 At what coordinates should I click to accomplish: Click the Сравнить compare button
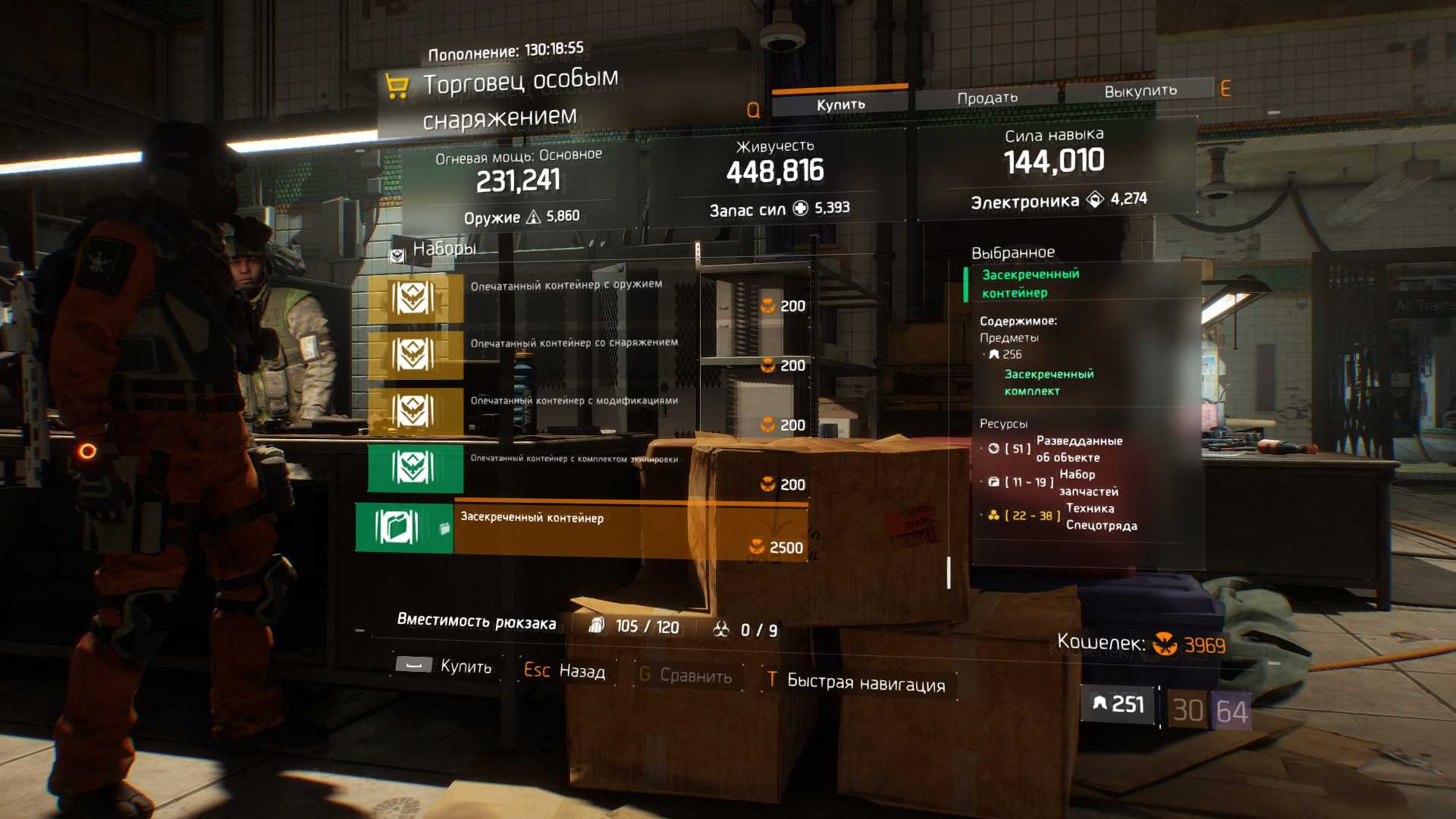pyautogui.click(x=686, y=676)
